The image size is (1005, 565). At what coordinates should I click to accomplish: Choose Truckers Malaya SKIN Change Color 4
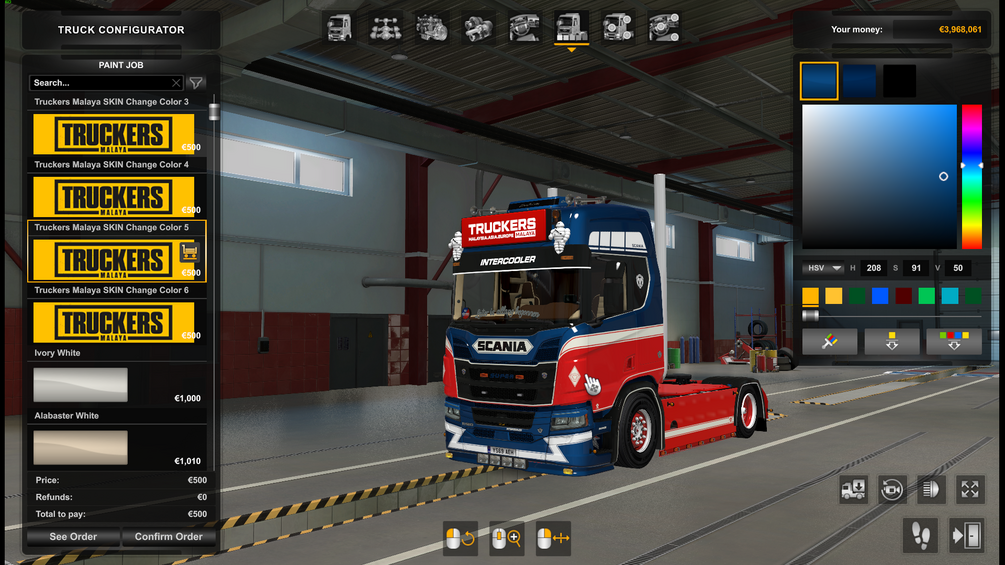coord(113,197)
